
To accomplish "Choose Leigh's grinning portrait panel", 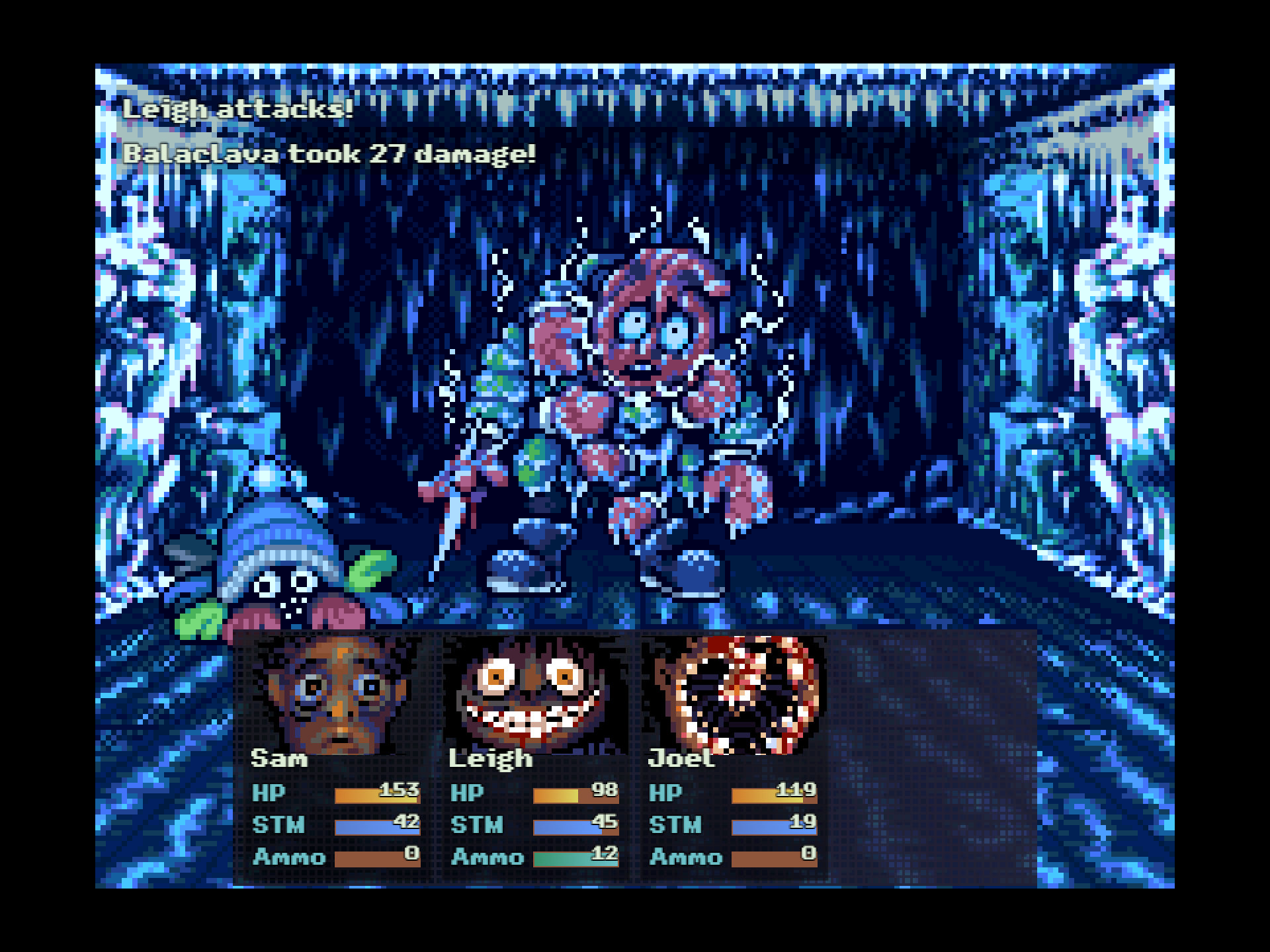I will click(534, 694).
